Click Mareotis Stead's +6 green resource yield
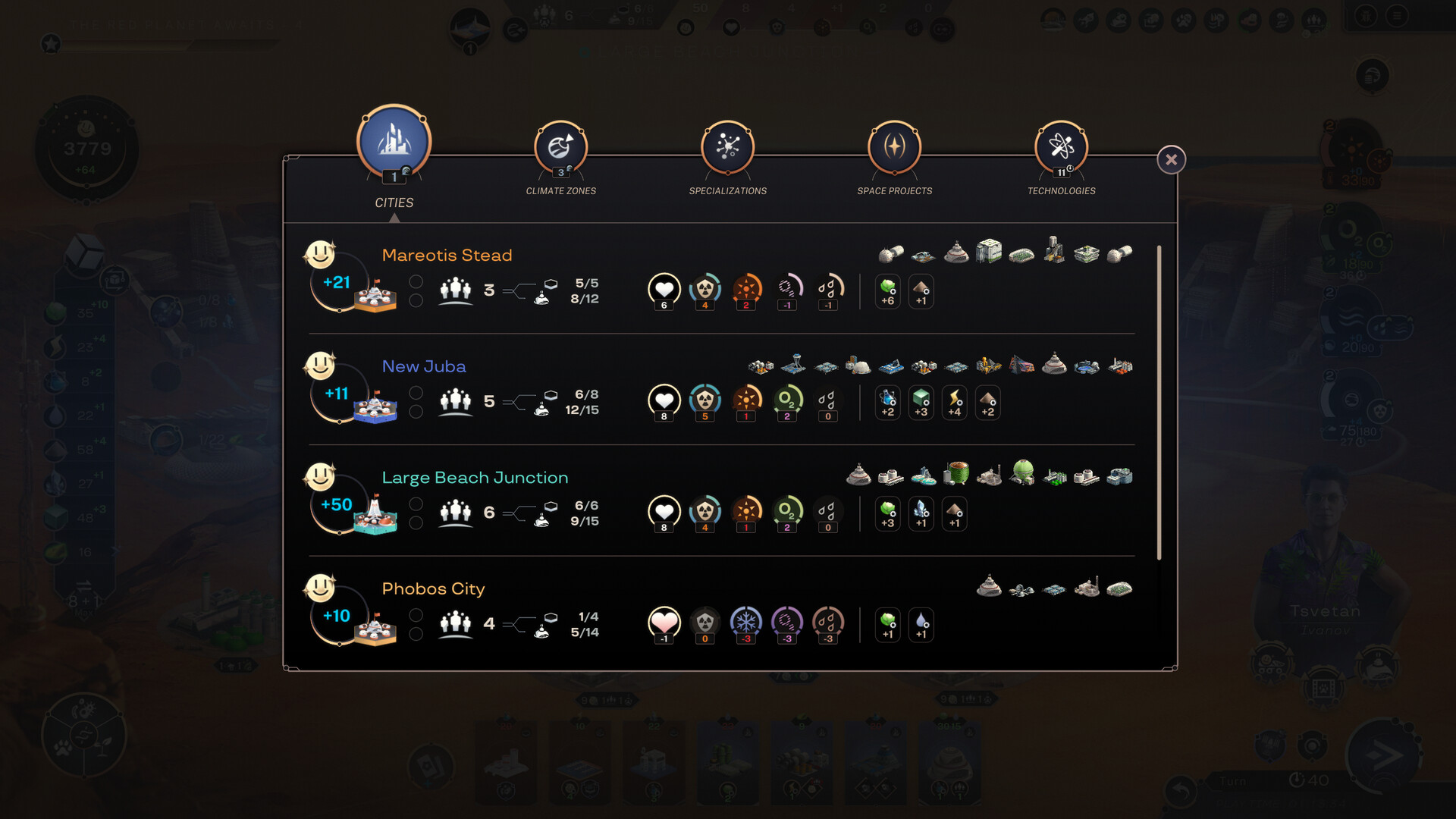 [887, 292]
